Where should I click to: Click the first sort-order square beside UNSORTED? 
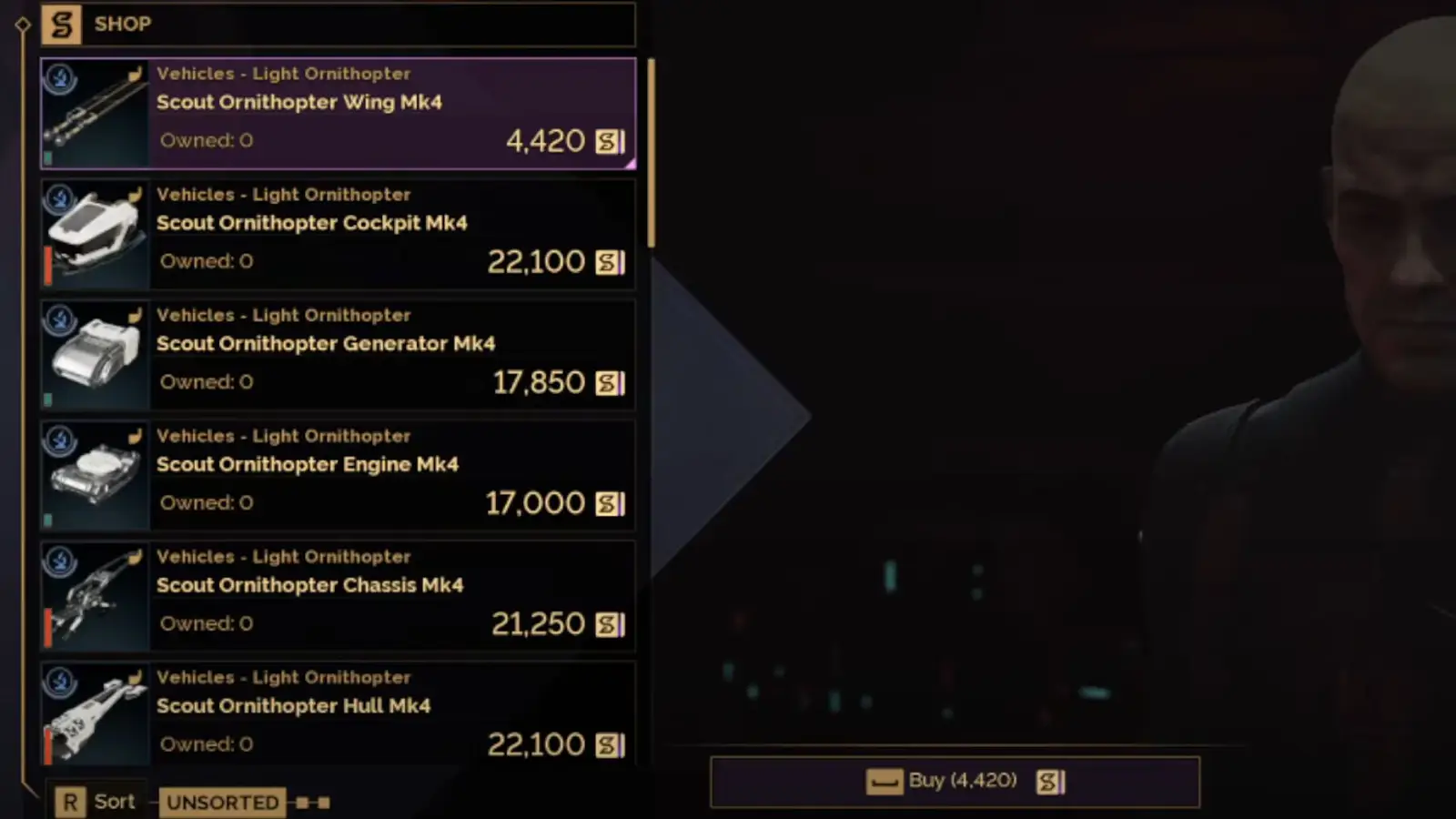301,804
